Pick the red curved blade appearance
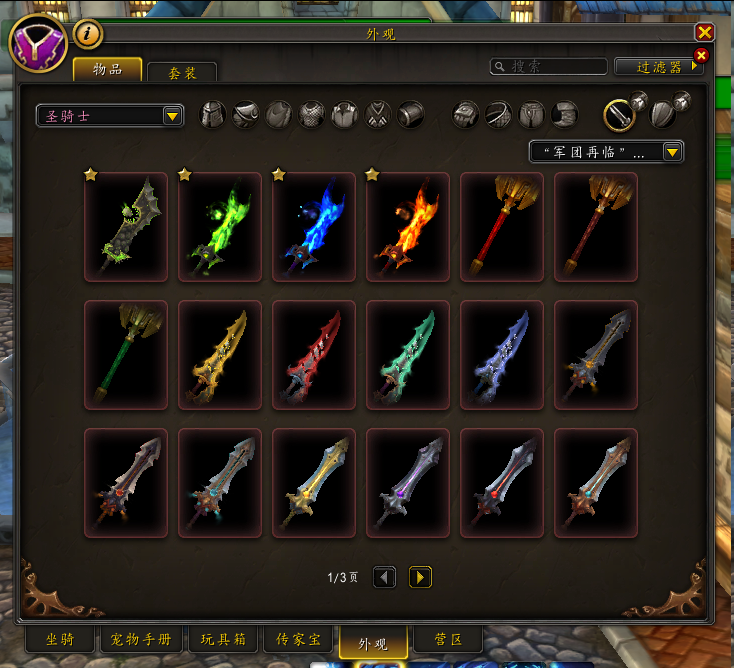The width and height of the screenshot is (734, 668). click(314, 355)
